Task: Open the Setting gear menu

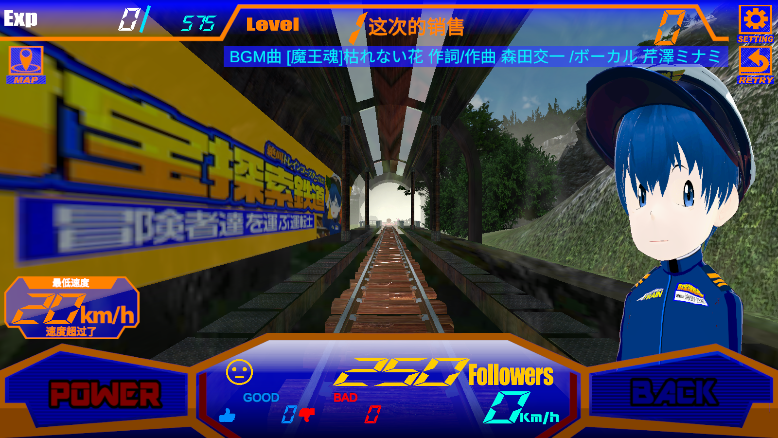Action: (754, 23)
